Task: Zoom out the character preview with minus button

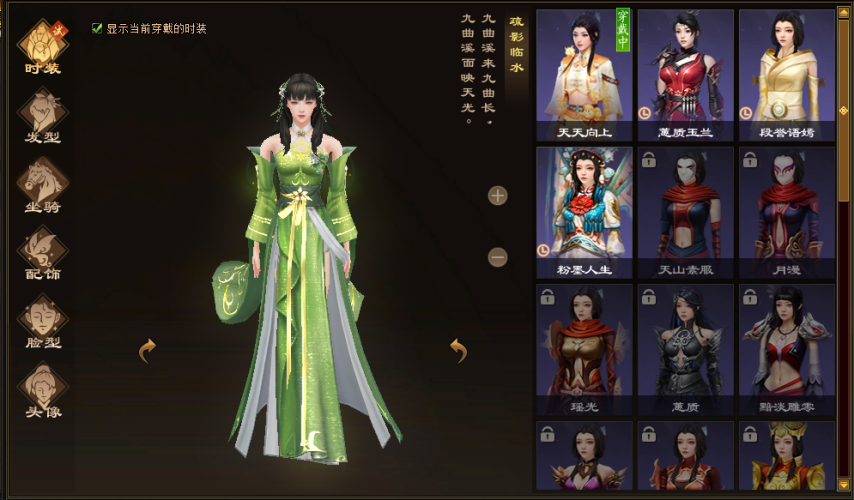Action: 498,257
